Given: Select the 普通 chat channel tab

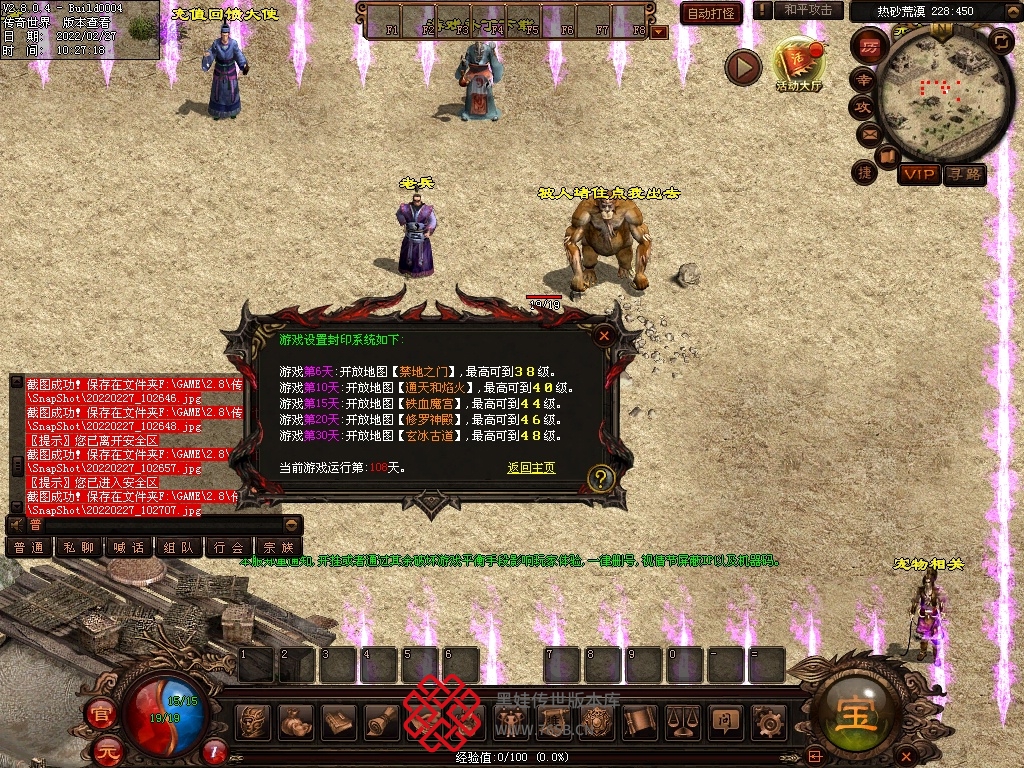Looking at the screenshot, I should tap(30, 547).
